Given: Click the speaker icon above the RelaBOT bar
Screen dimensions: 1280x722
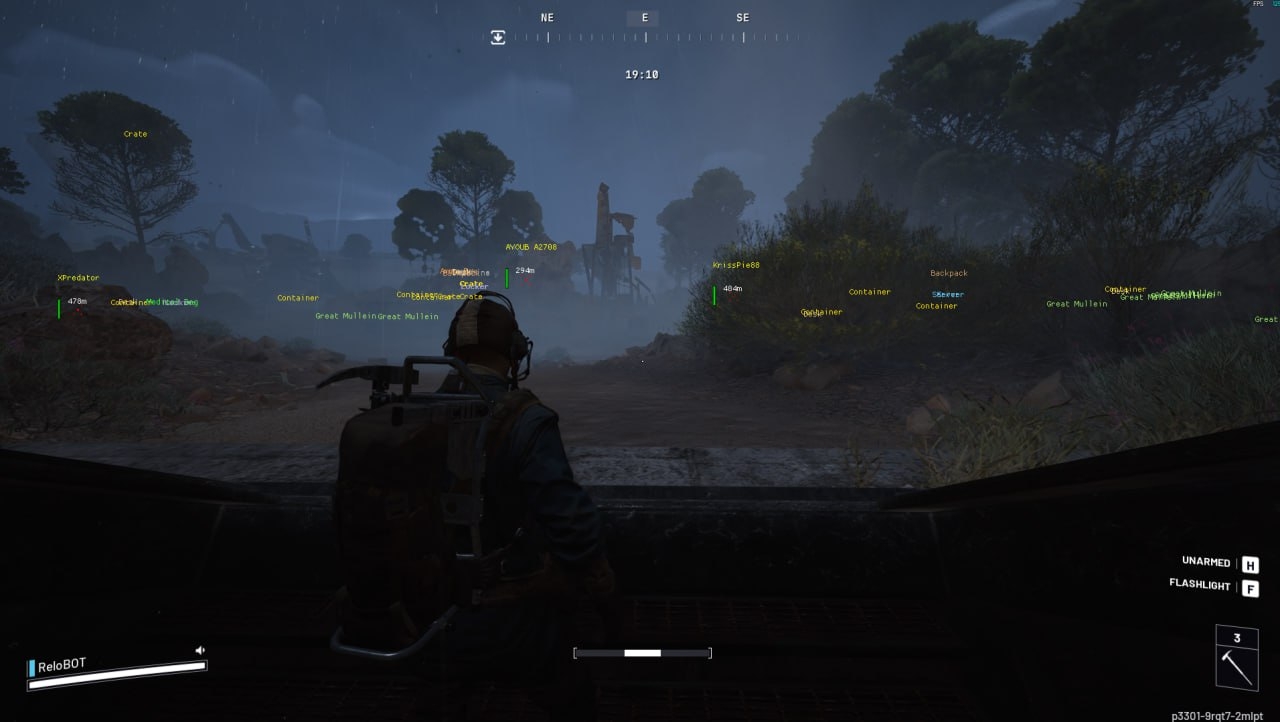Looking at the screenshot, I should click(x=200, y=650).
